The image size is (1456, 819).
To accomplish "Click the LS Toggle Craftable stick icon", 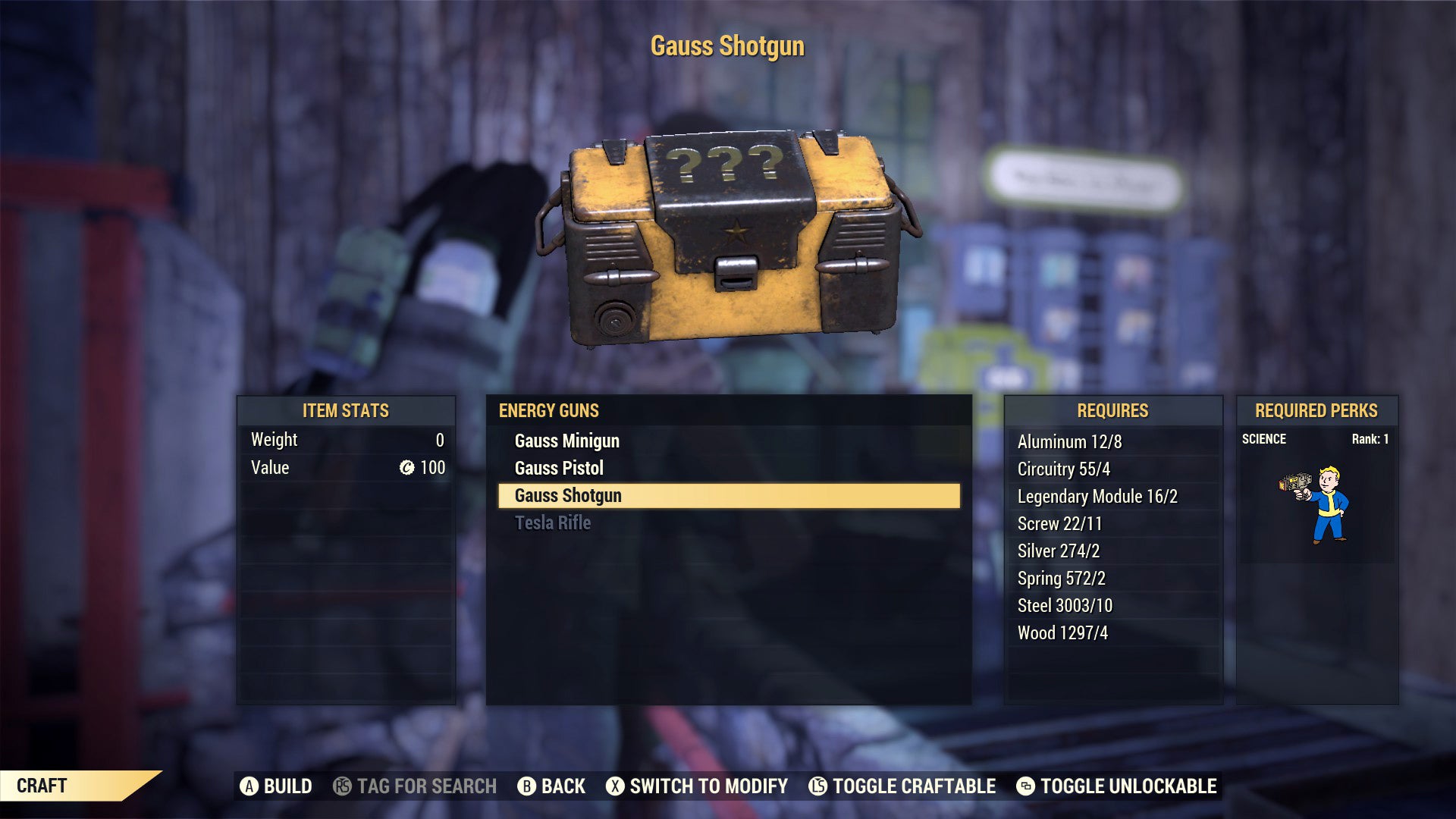I will pos(817,786).
